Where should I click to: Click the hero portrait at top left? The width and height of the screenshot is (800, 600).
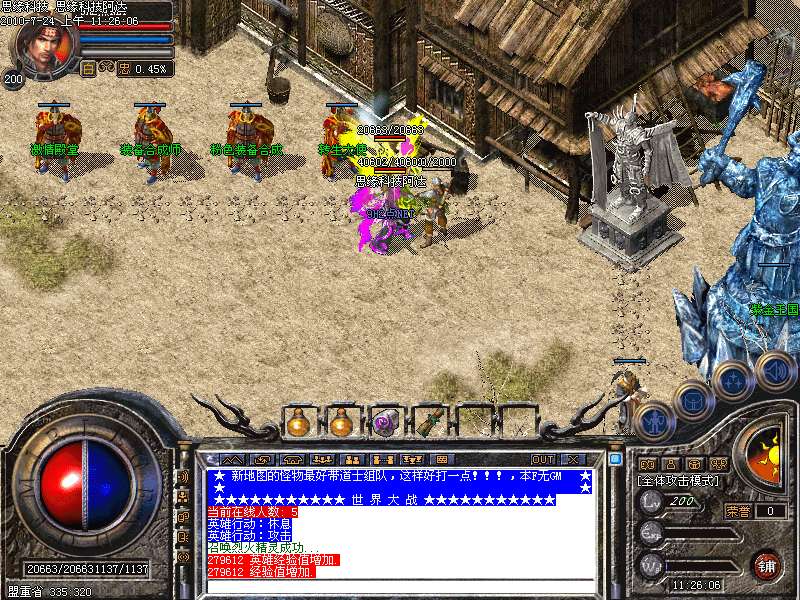[45, 46]
